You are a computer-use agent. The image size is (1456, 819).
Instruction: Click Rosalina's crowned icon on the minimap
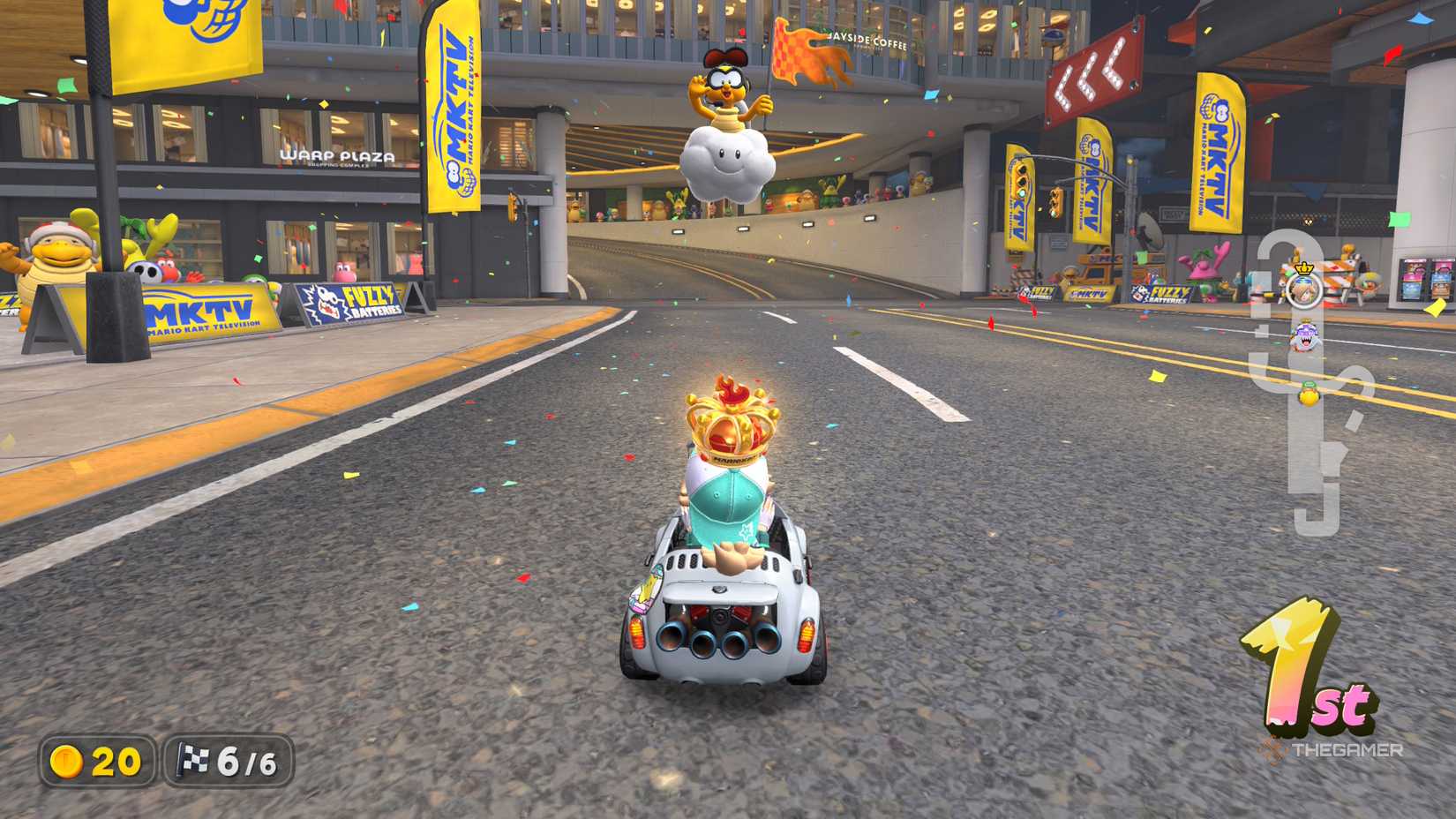1304,291
